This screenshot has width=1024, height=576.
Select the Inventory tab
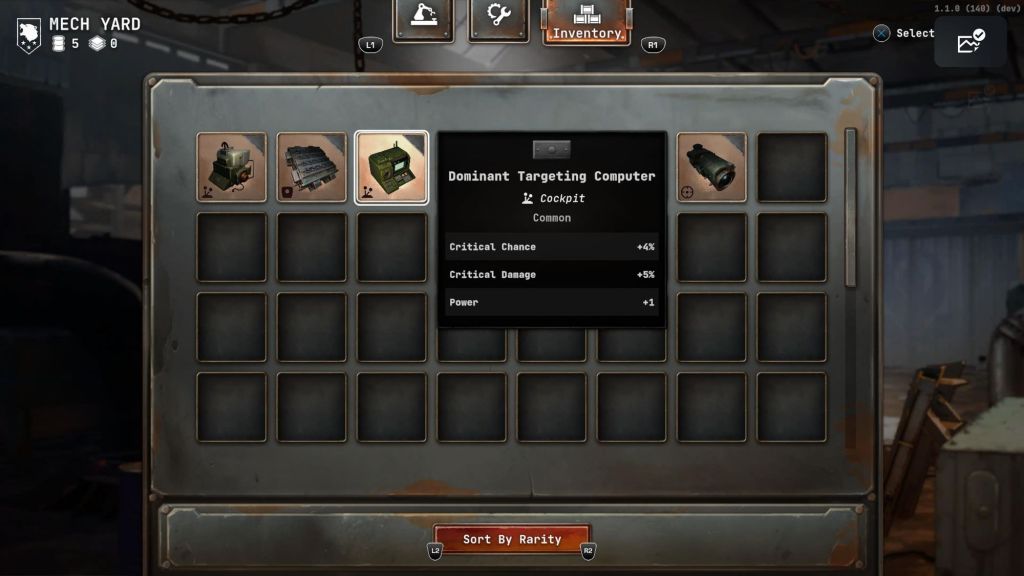click(x=587, y=22)
